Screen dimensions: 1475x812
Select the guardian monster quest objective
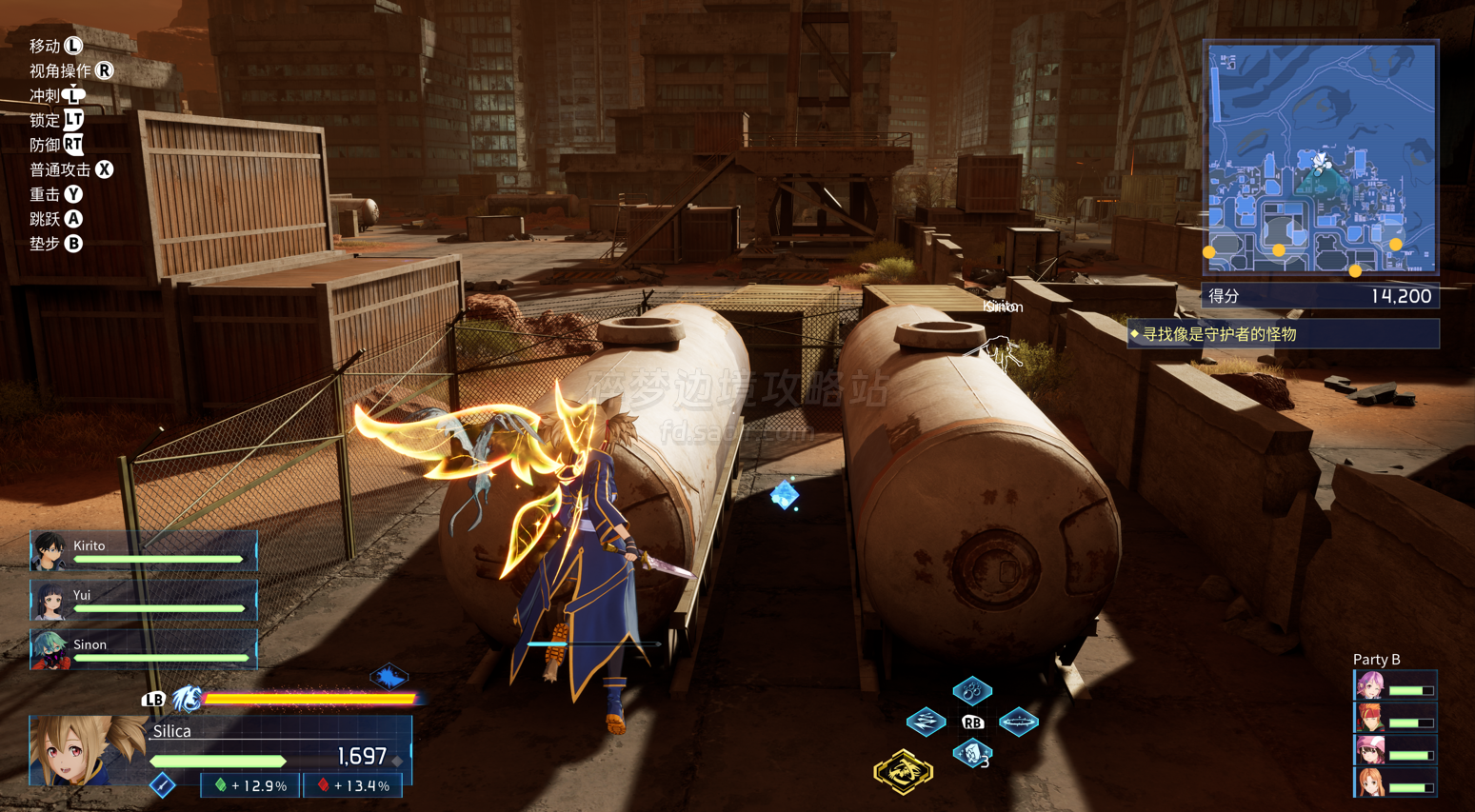click(x=1282, y=334)
